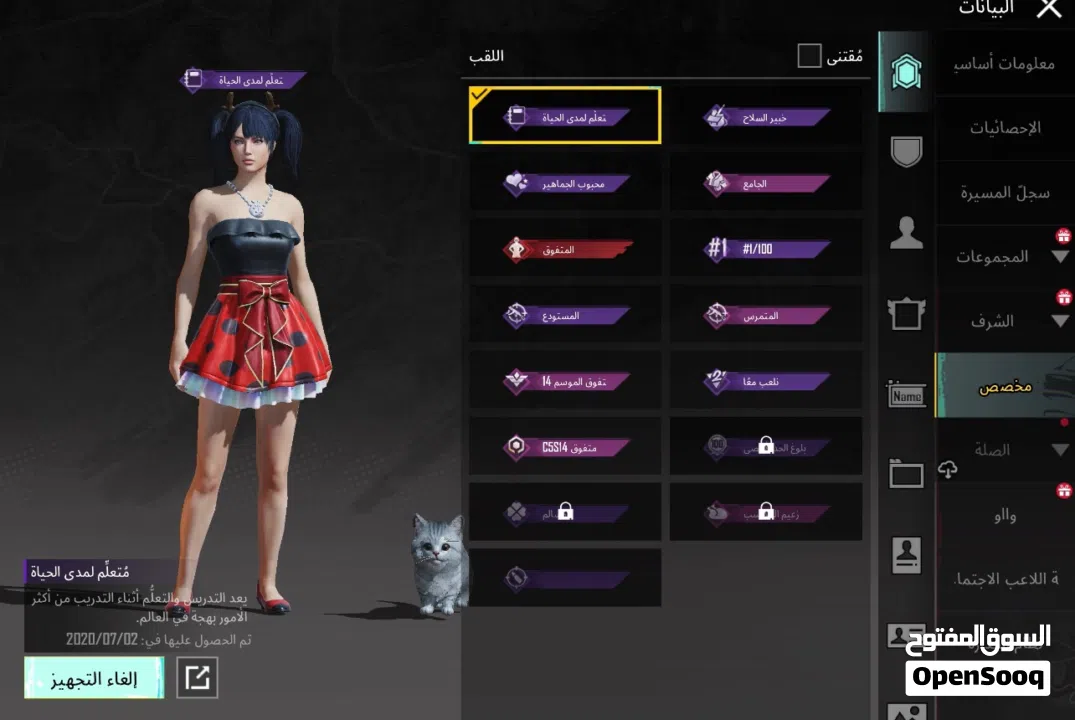Open the share icon beside the unequip button
The image size is (1075, 720).
click(x=197, y=678)
